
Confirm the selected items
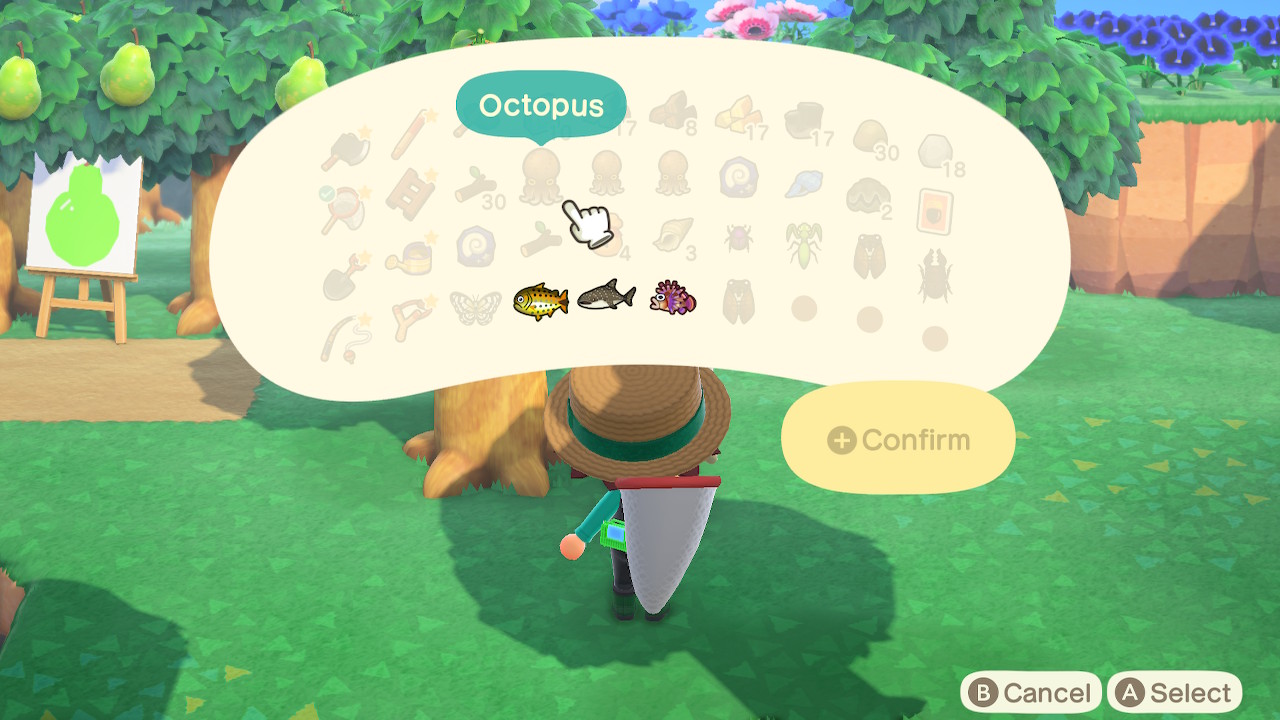click(898, 440)
